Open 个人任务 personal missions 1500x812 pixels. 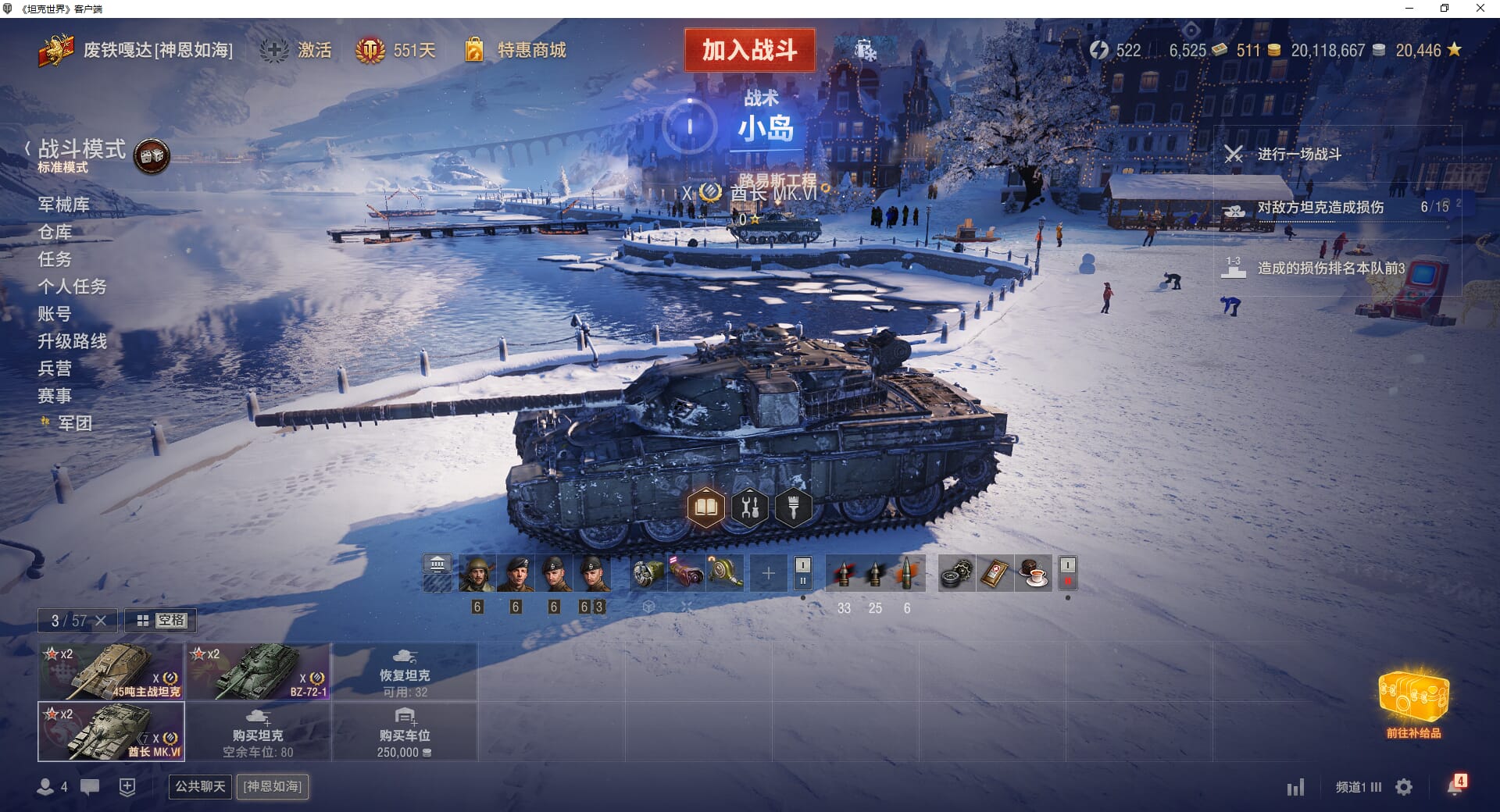point(72,287)
